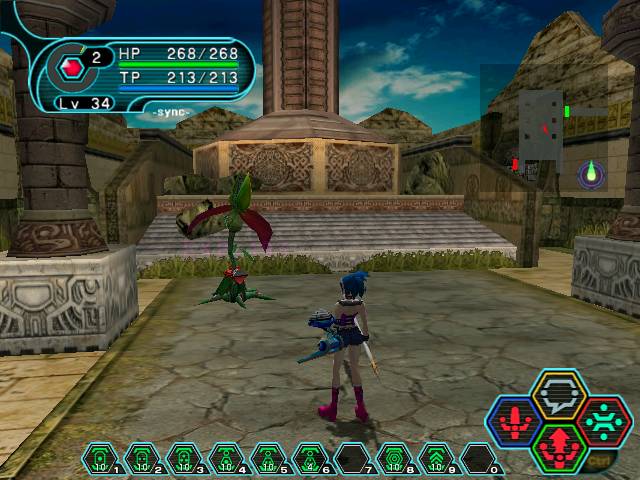Viewport: 640px width, 480px height.
Task: Use hotbar slot 6 item
Action: (x=310, y=459)
